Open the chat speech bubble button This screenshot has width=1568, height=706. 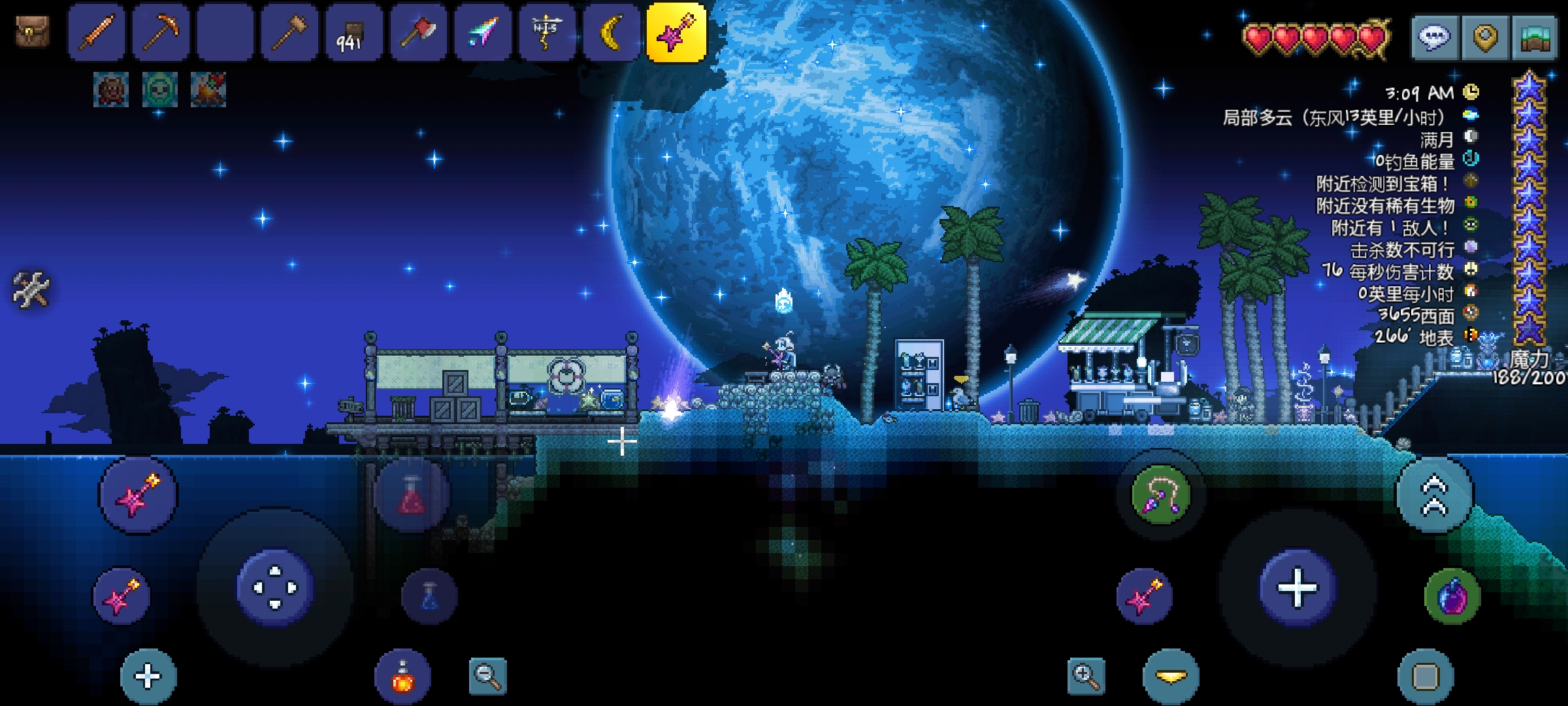1434,38
